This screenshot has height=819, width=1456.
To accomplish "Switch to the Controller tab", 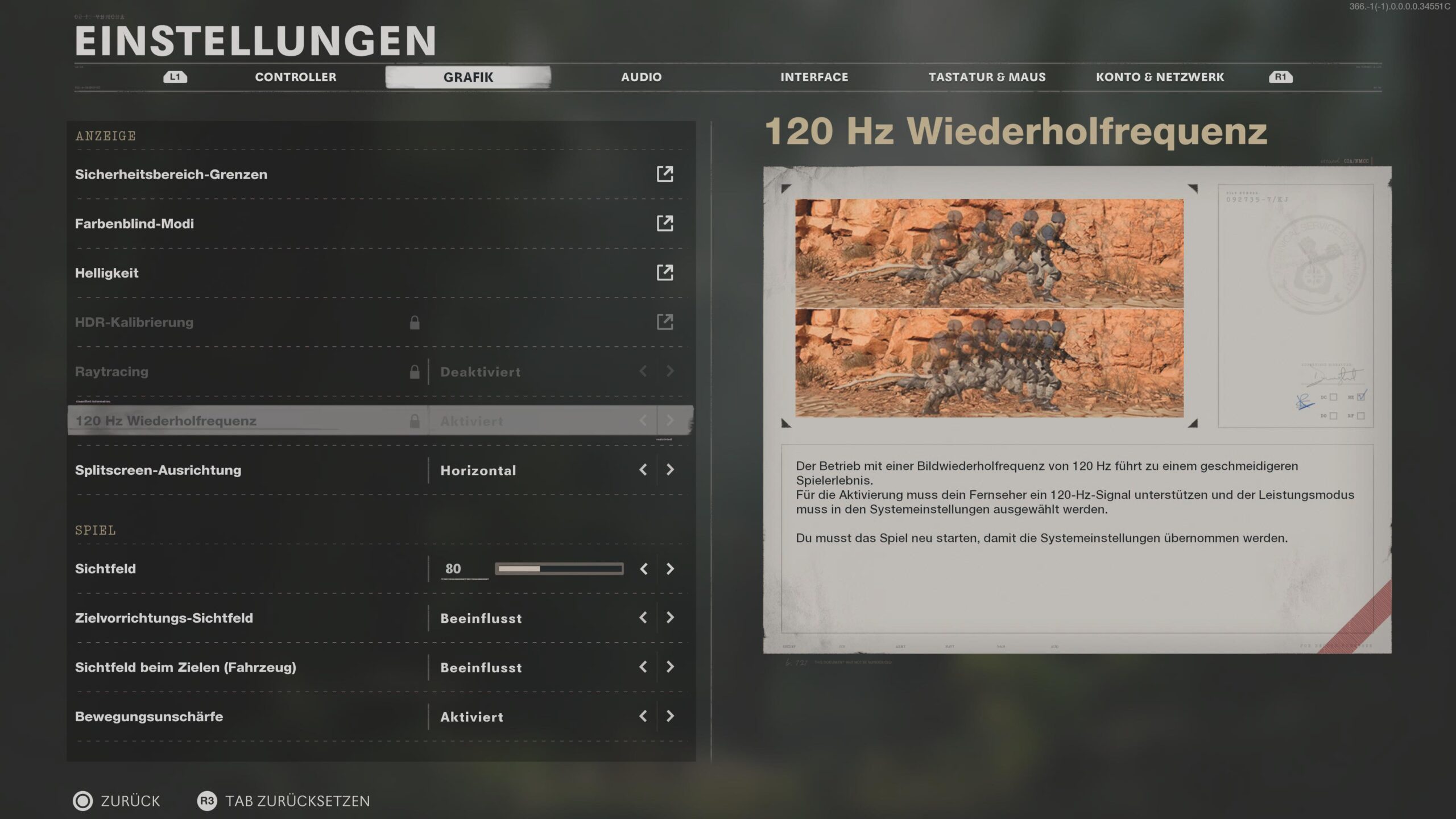I will (x=295, y=77).
